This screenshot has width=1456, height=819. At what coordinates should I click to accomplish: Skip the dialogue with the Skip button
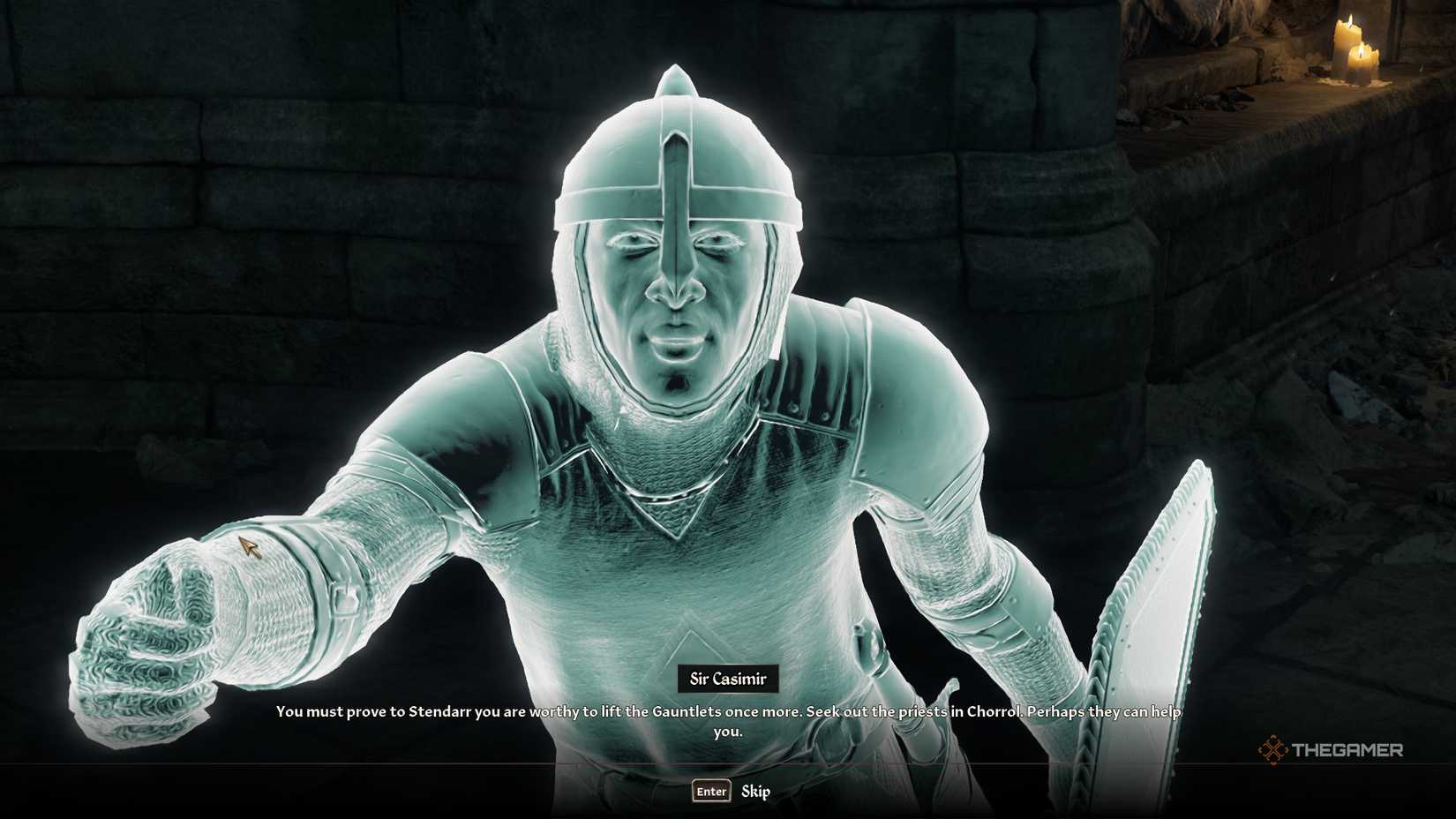coord(754,792)
